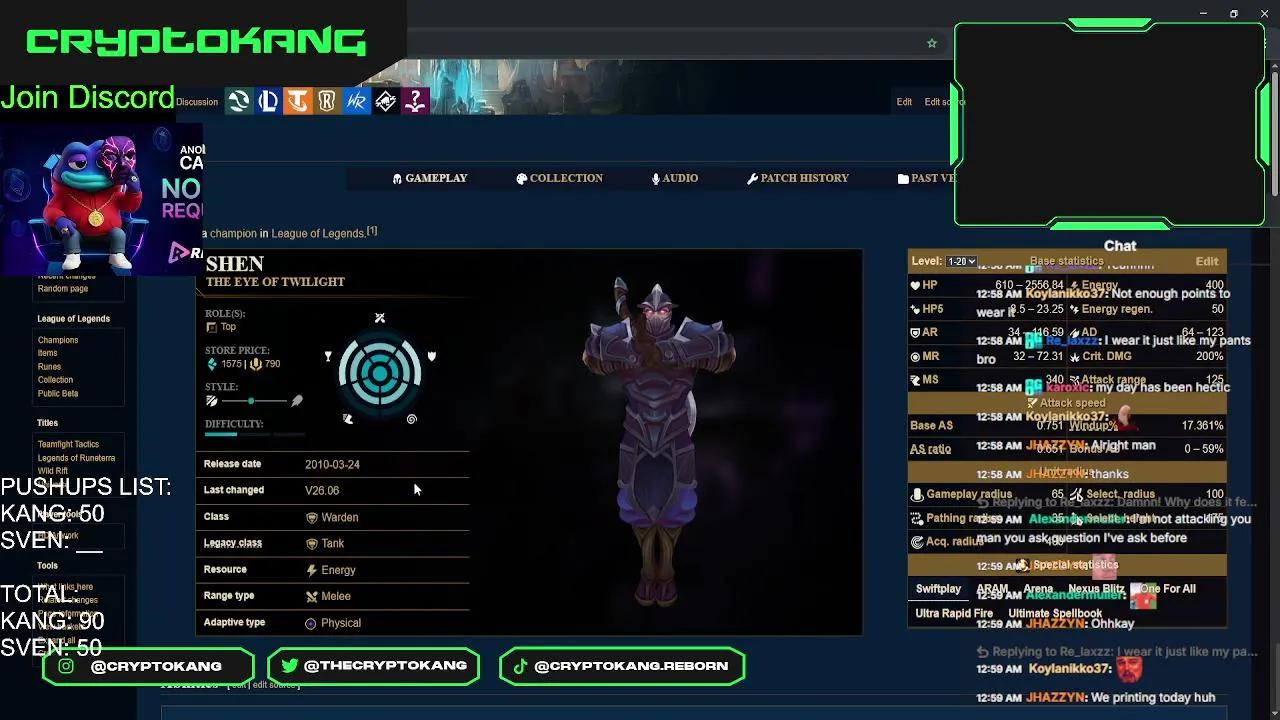Click the Instagram icon beside @CRYPTOKANG
Image resolution: width=1280 pixels, height=720 pixels.
pyautogui.click(x=65, y=665)
